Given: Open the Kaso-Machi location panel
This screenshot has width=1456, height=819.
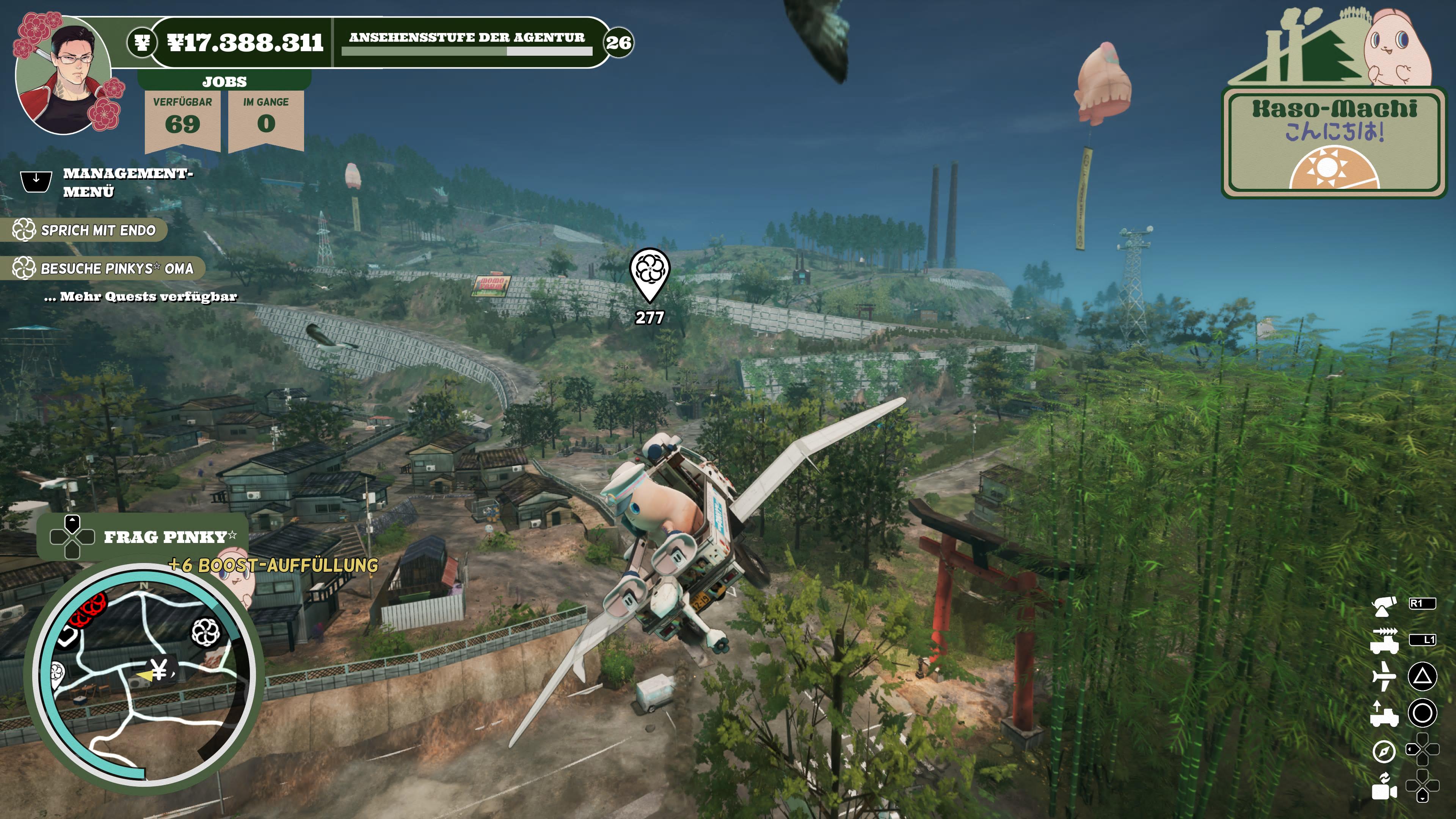Looking at the screenshot, I should tap(1334, 141).
